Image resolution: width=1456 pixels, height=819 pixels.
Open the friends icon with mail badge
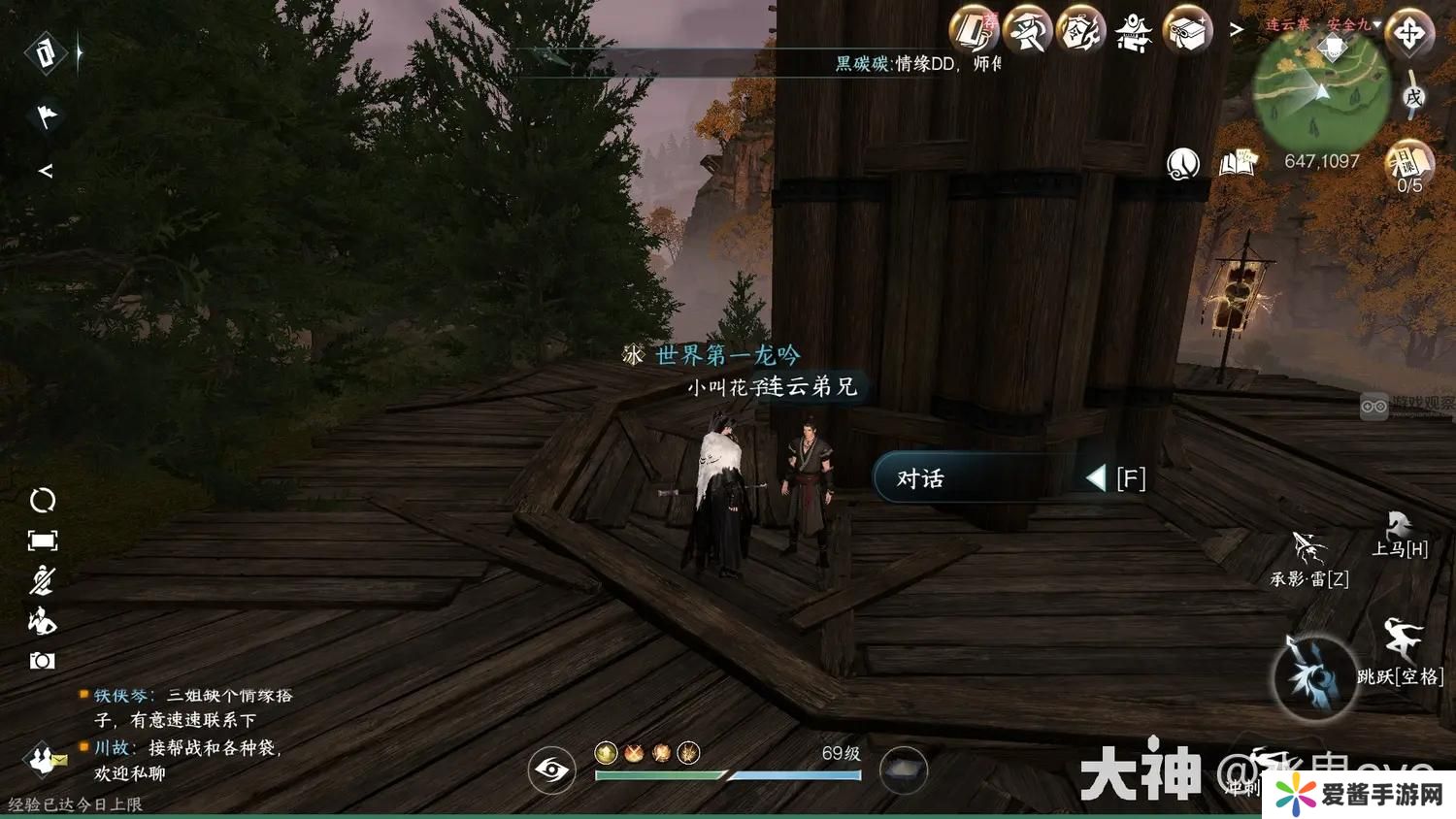click(x=43, y=758)
